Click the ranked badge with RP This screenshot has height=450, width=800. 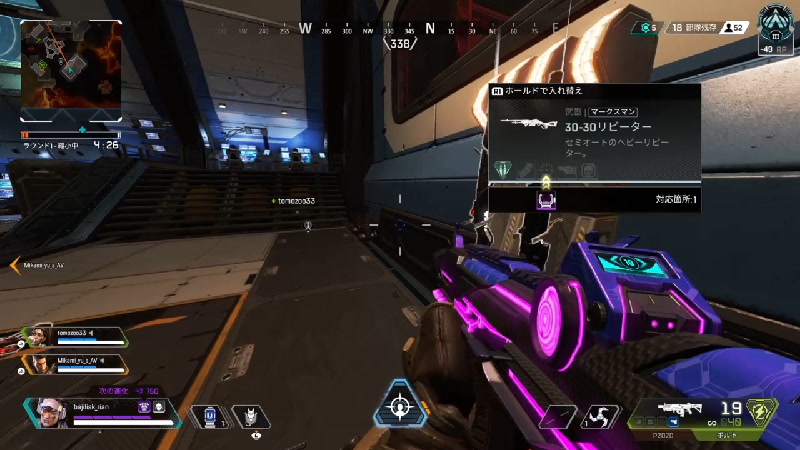point(773,29)
